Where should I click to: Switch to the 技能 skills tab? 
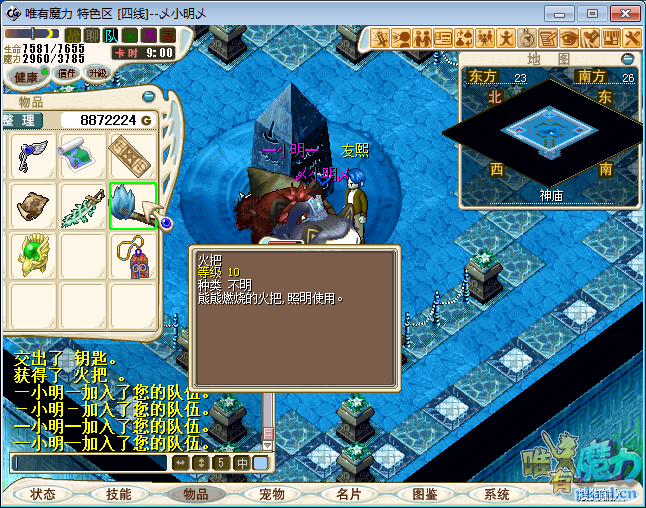(118, 494)
